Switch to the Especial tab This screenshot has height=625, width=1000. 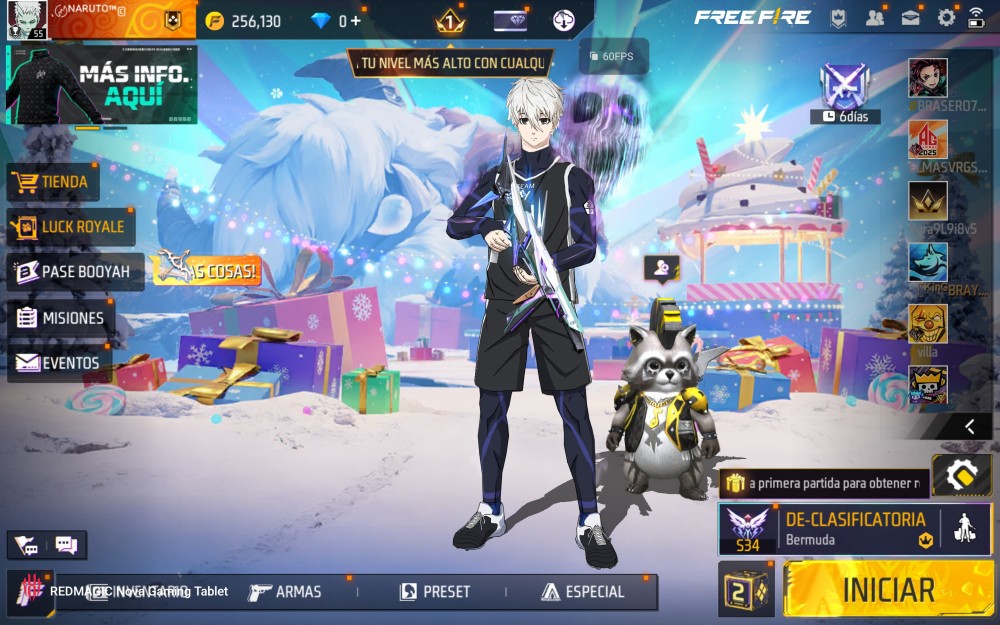583,592
